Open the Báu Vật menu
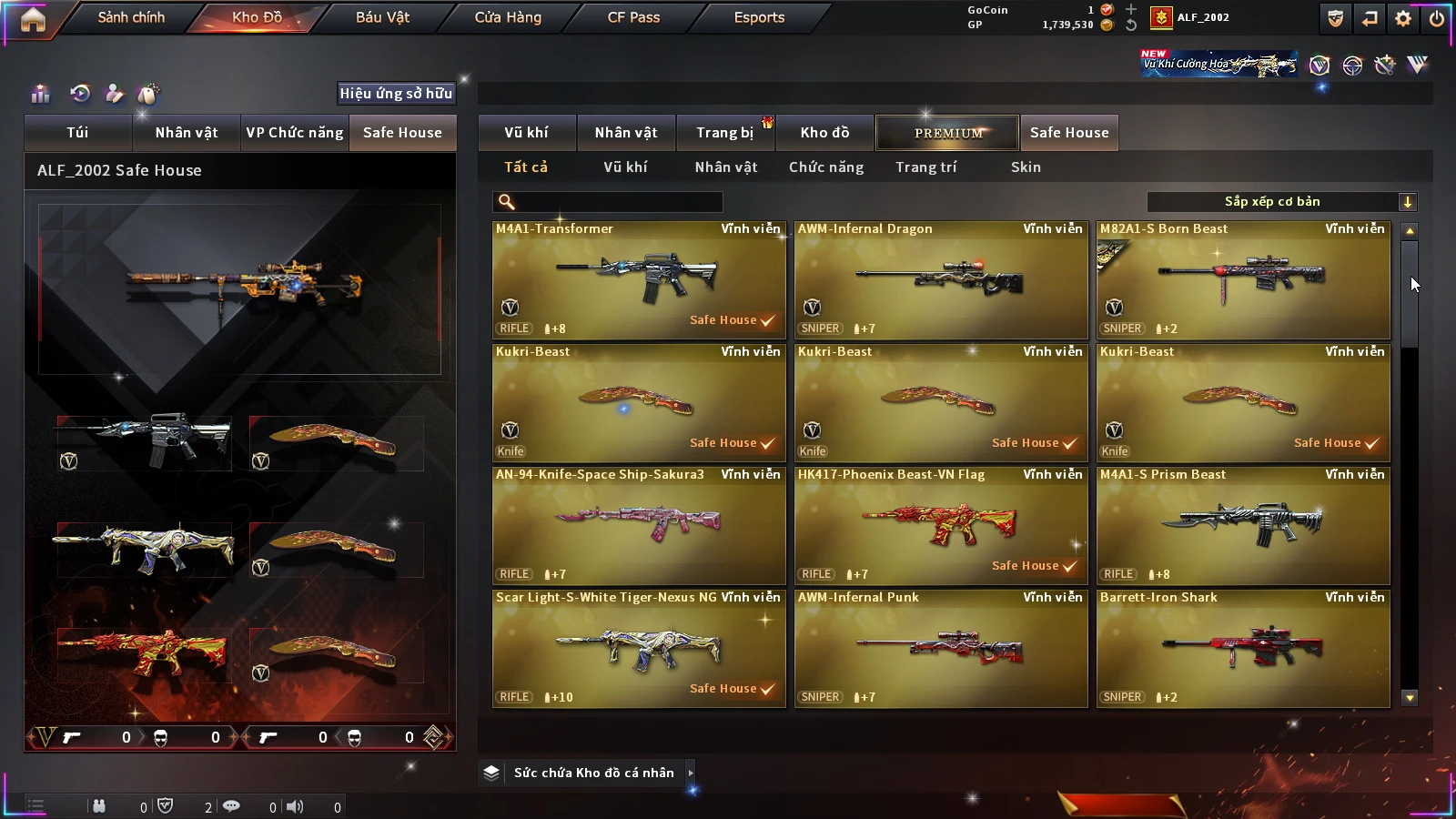Screen dimensions: 1456x819 (x=382, y=17)
